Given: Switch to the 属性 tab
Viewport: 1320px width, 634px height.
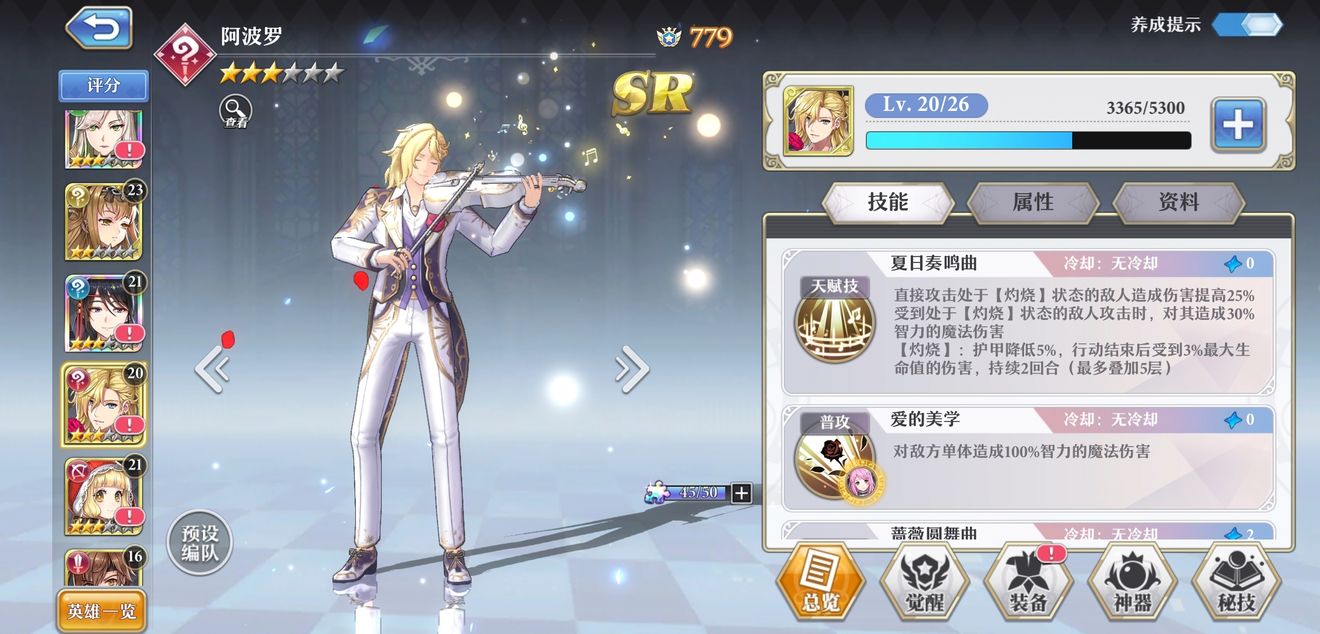Looking at the screenshot, I should point(1033,202).
